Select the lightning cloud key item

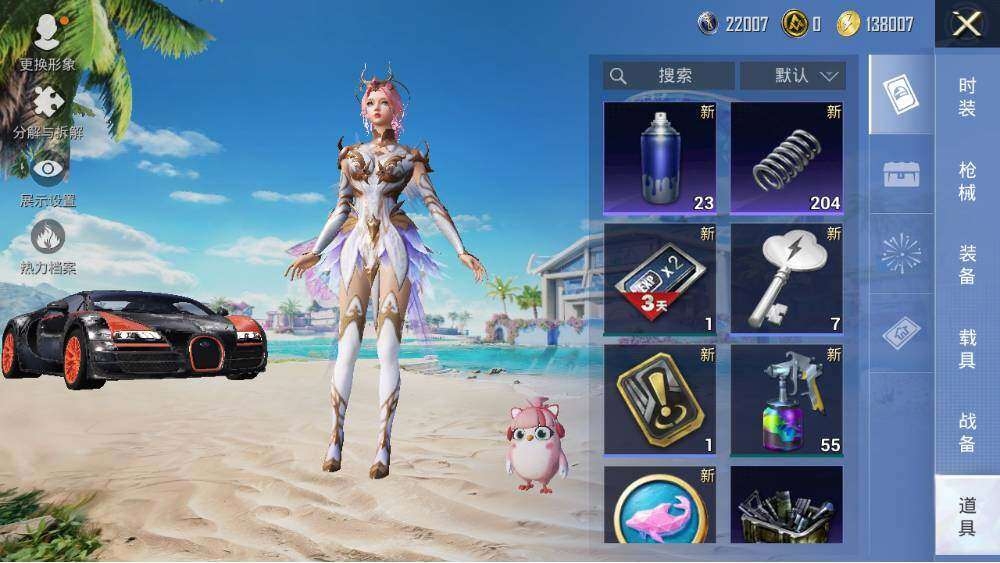pos(786,279)
